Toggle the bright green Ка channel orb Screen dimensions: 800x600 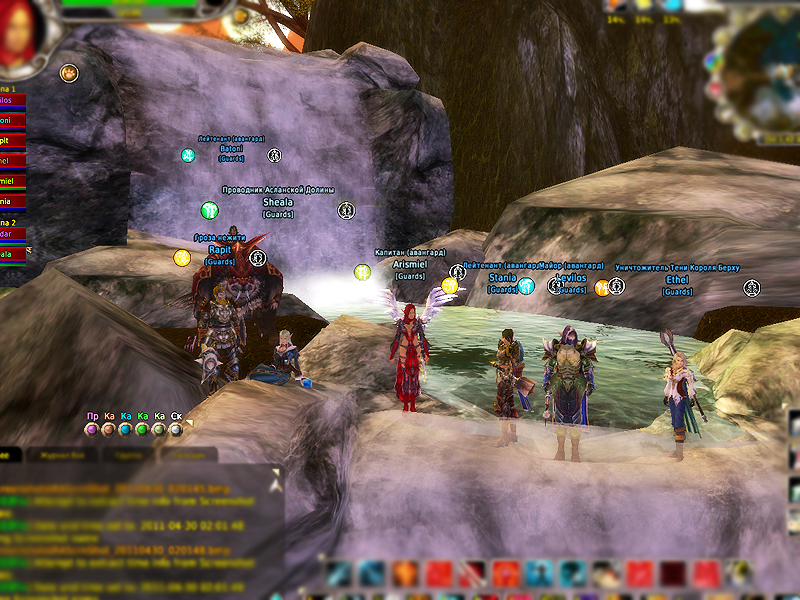(143, 429)
